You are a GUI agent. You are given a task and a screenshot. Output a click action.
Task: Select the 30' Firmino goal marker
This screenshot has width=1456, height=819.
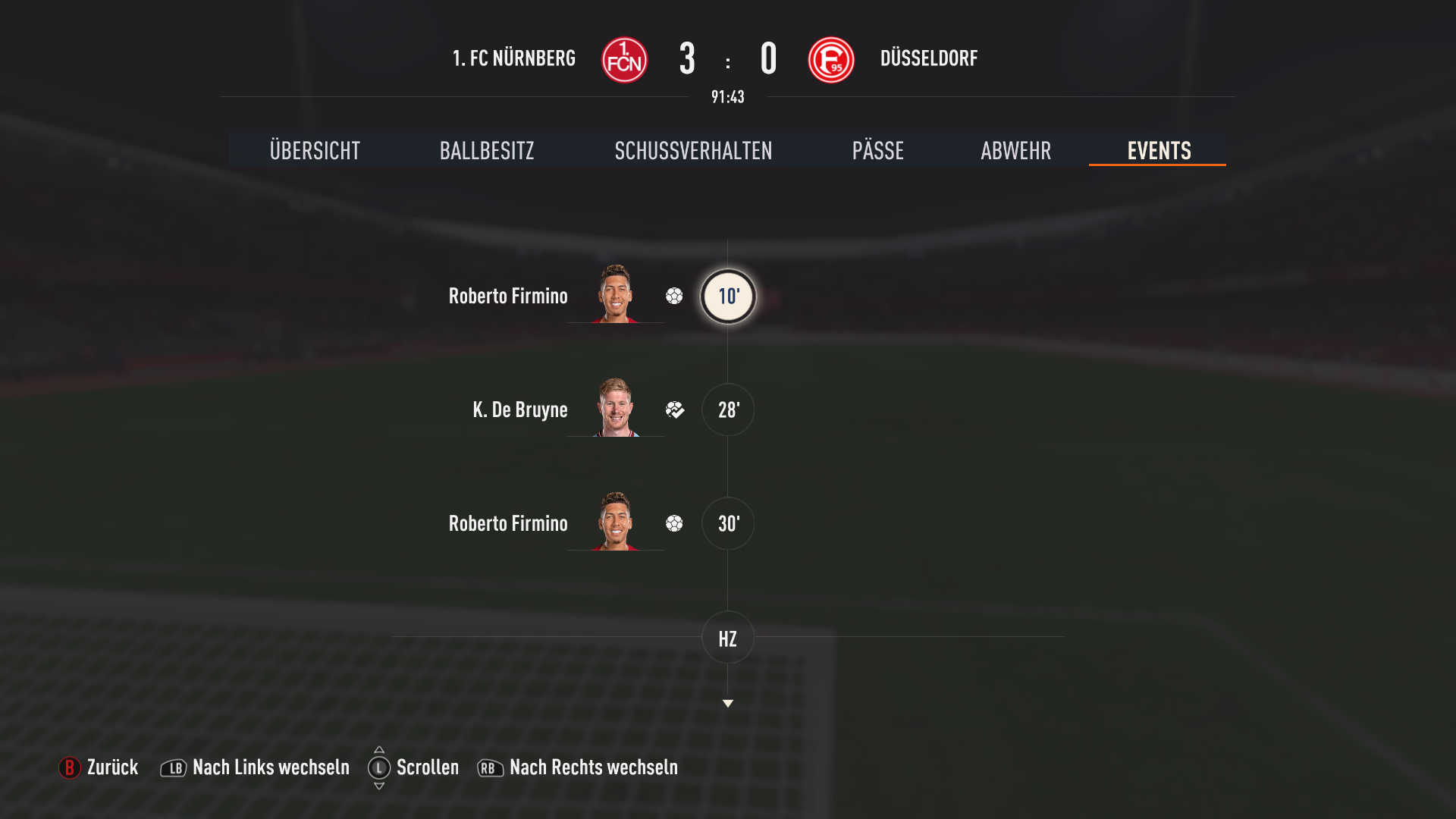(728, 524)
